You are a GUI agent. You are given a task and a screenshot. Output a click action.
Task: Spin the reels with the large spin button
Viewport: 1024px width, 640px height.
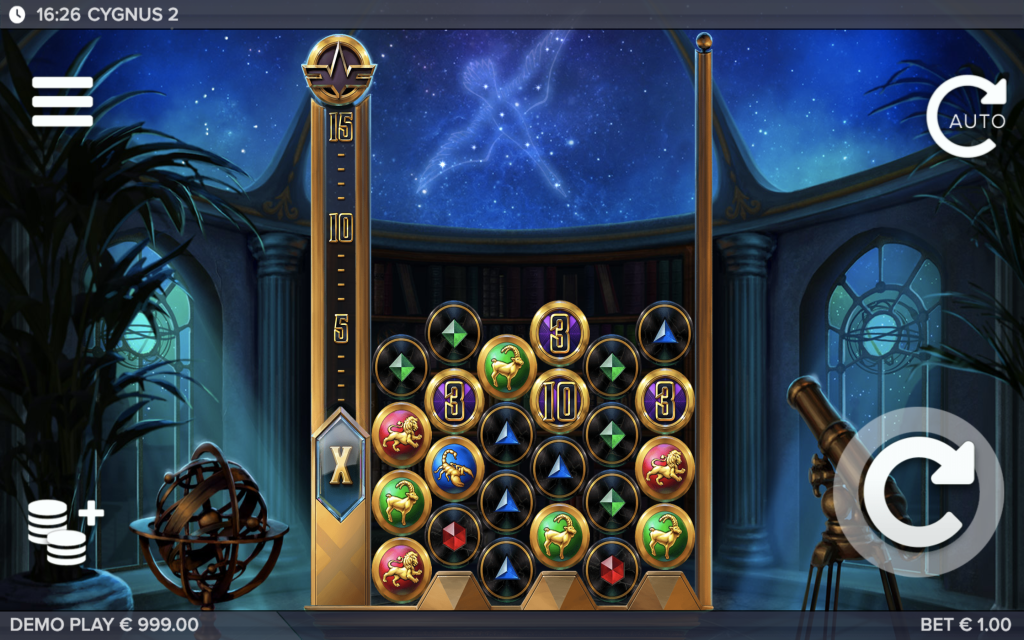click(919, 493)
